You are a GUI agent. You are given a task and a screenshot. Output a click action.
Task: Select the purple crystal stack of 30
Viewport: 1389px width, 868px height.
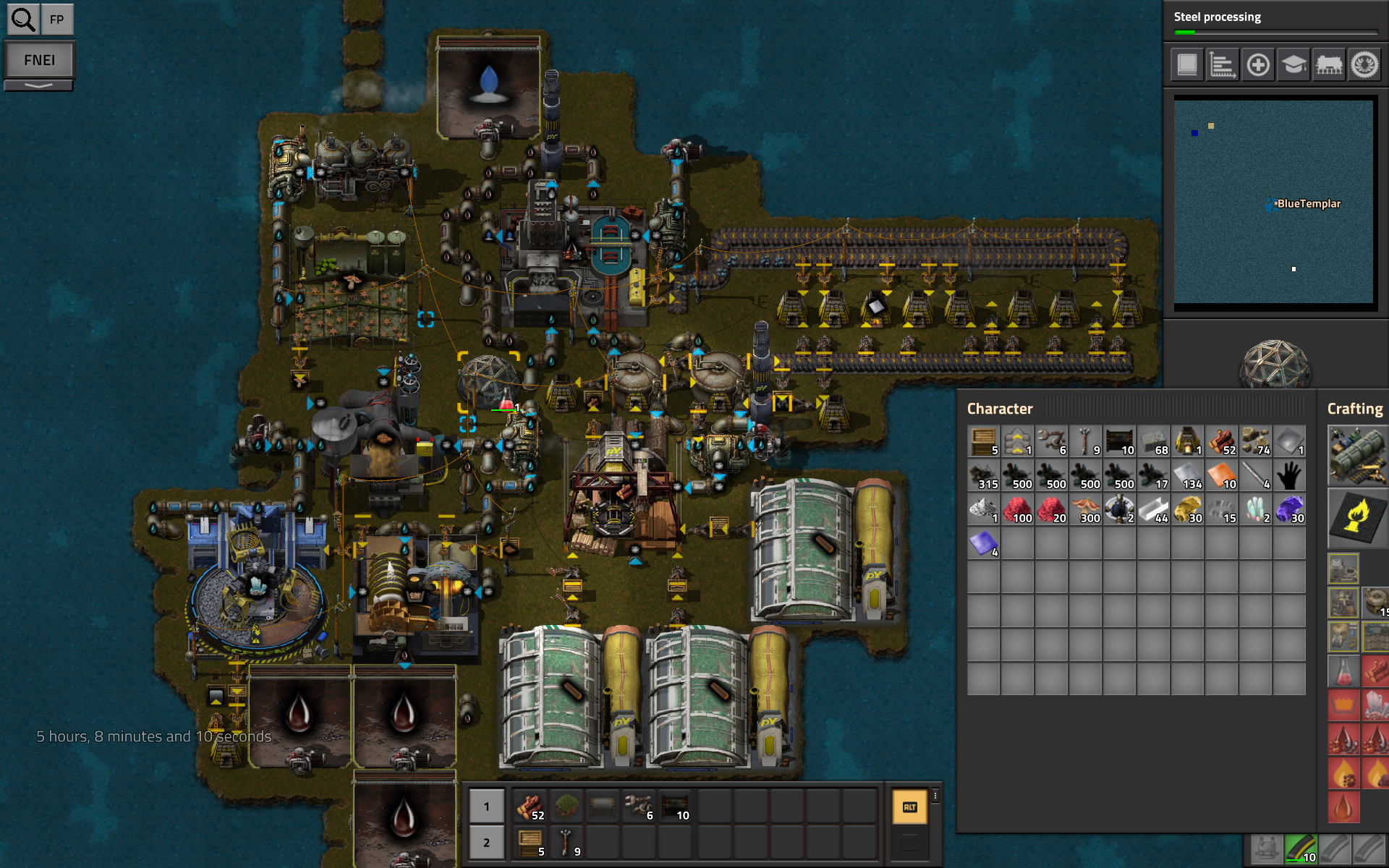[x=1289, y=509]
